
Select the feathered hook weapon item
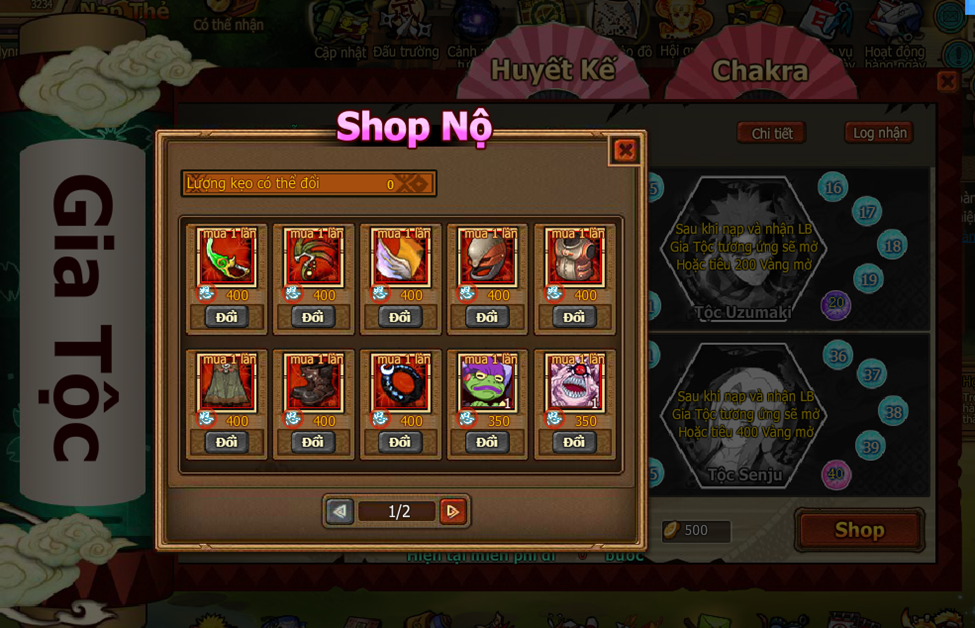314,259
